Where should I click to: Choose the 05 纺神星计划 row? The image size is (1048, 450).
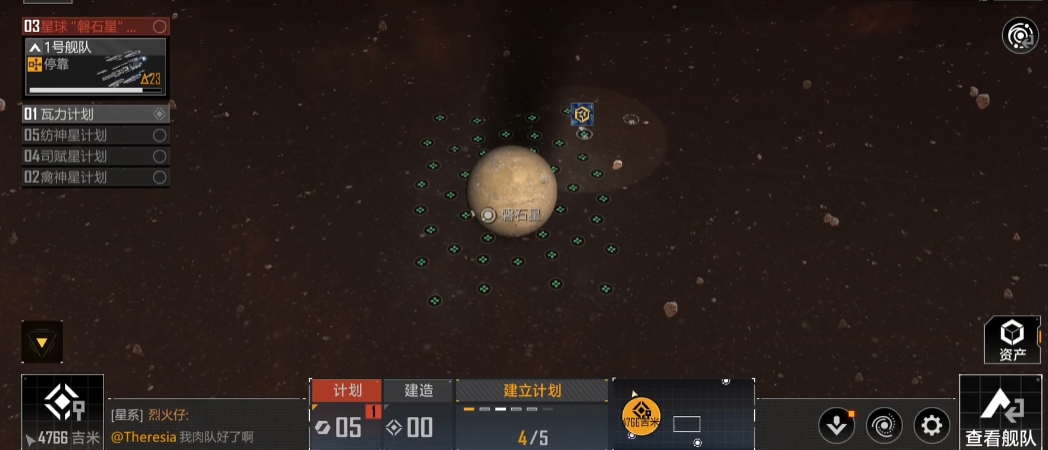click(x=96, y=135)
